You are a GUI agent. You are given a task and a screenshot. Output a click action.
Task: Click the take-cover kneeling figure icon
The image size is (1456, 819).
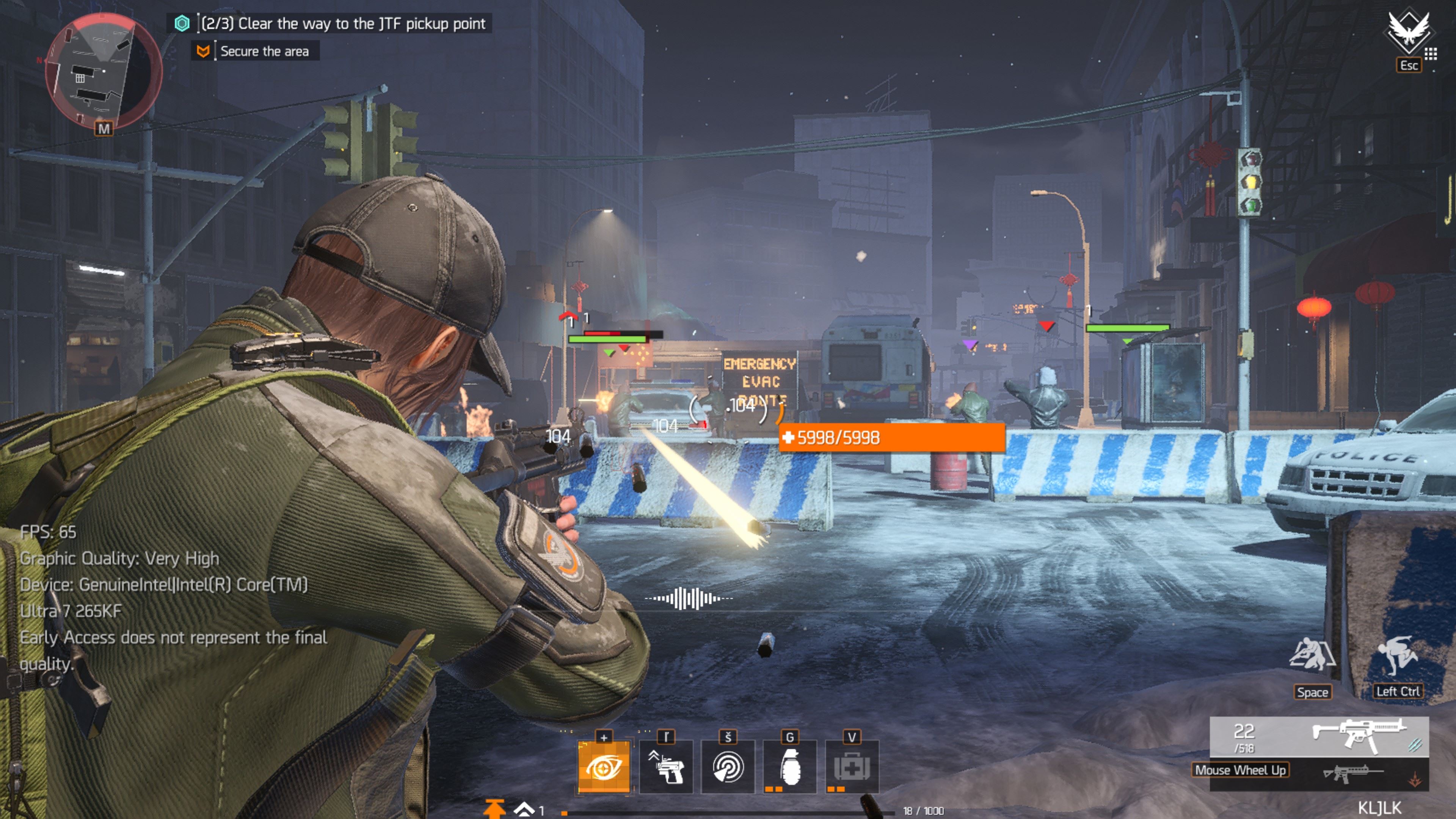pos(1312,656)
